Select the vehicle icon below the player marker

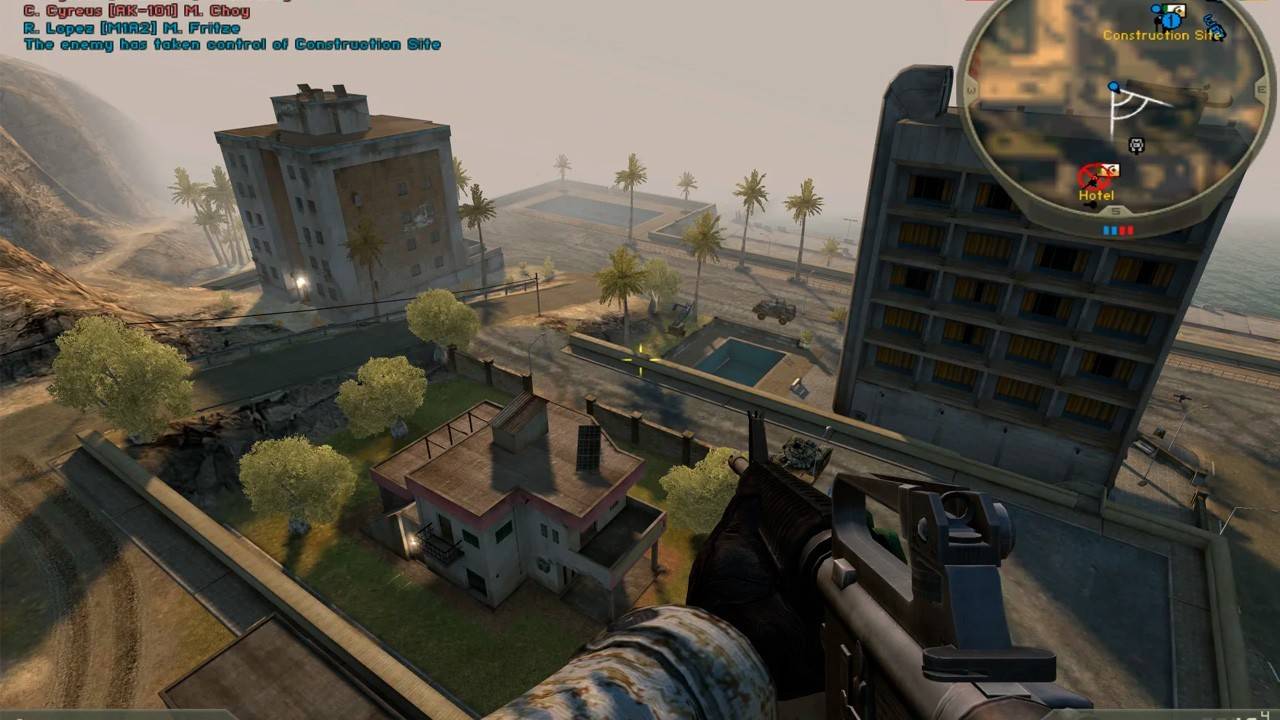click(x=1136, y=145)
